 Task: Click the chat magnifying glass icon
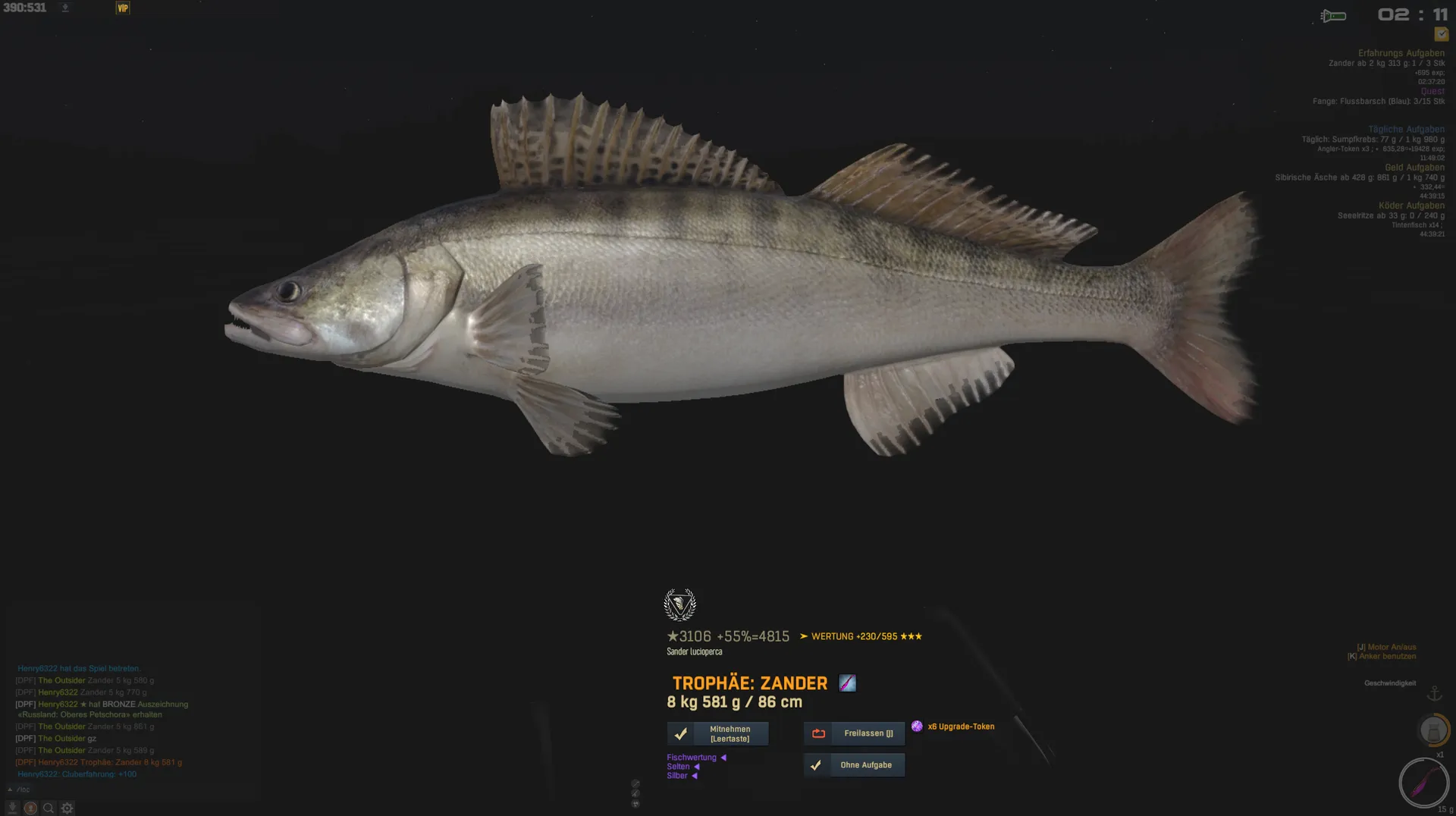(49, 808)
